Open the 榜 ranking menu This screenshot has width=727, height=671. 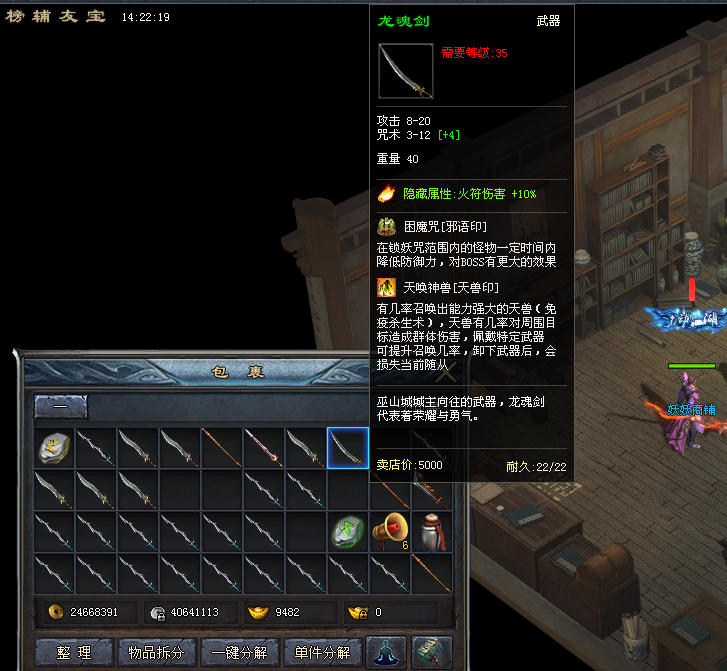click(x=17, y=17)
